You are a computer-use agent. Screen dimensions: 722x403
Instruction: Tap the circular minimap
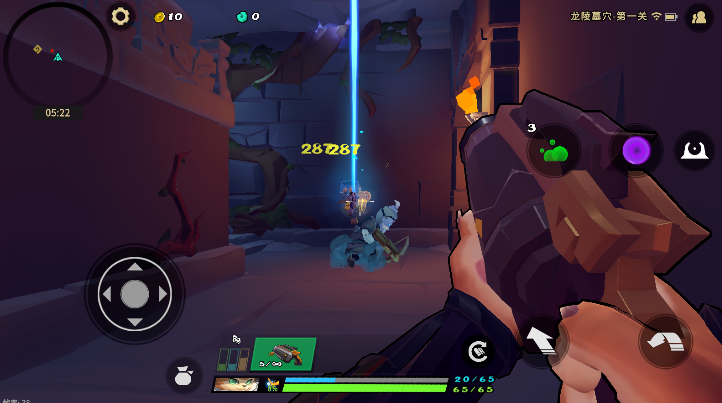coord(57,55)
